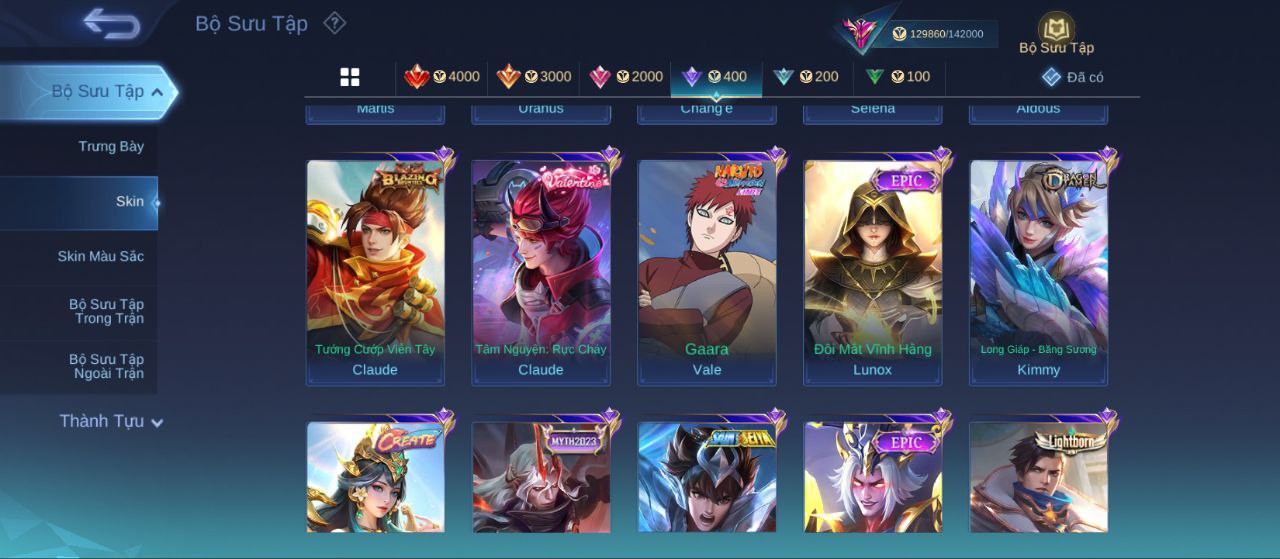
Task: Open the question mark help icon
Action: pyautogui.click(x=335, y=23)
